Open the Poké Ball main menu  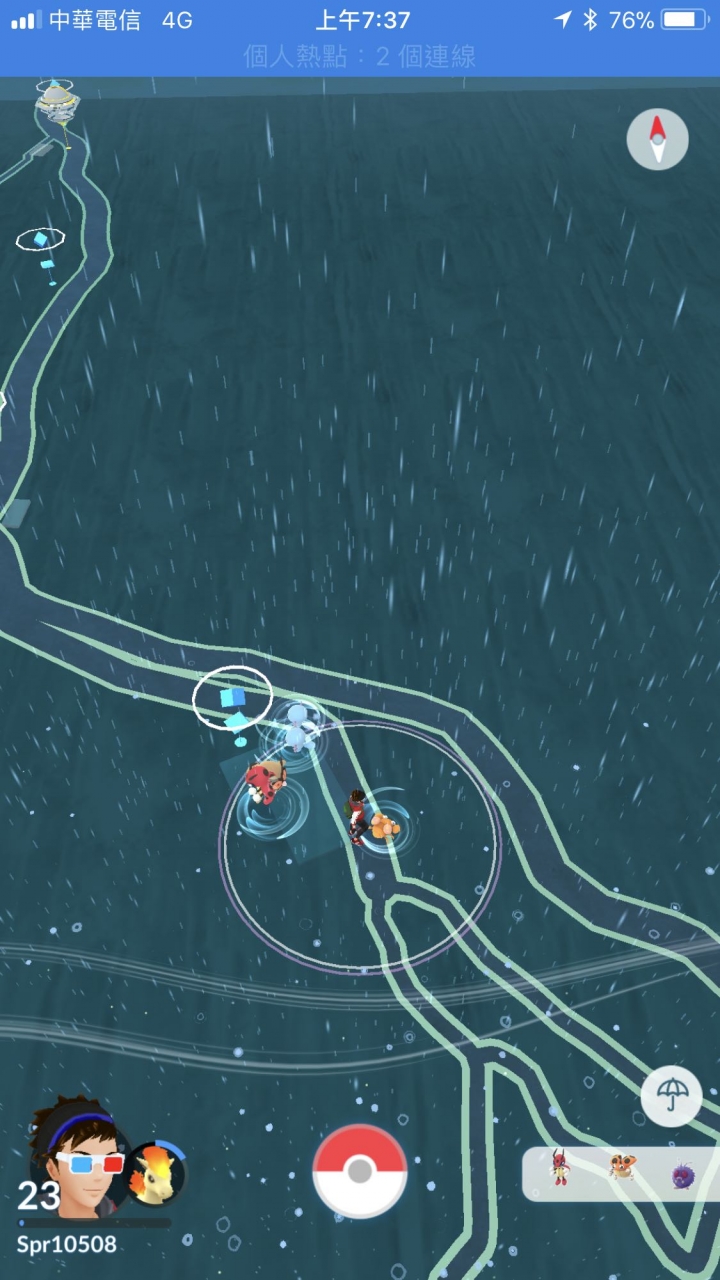tap(360, 1171)
